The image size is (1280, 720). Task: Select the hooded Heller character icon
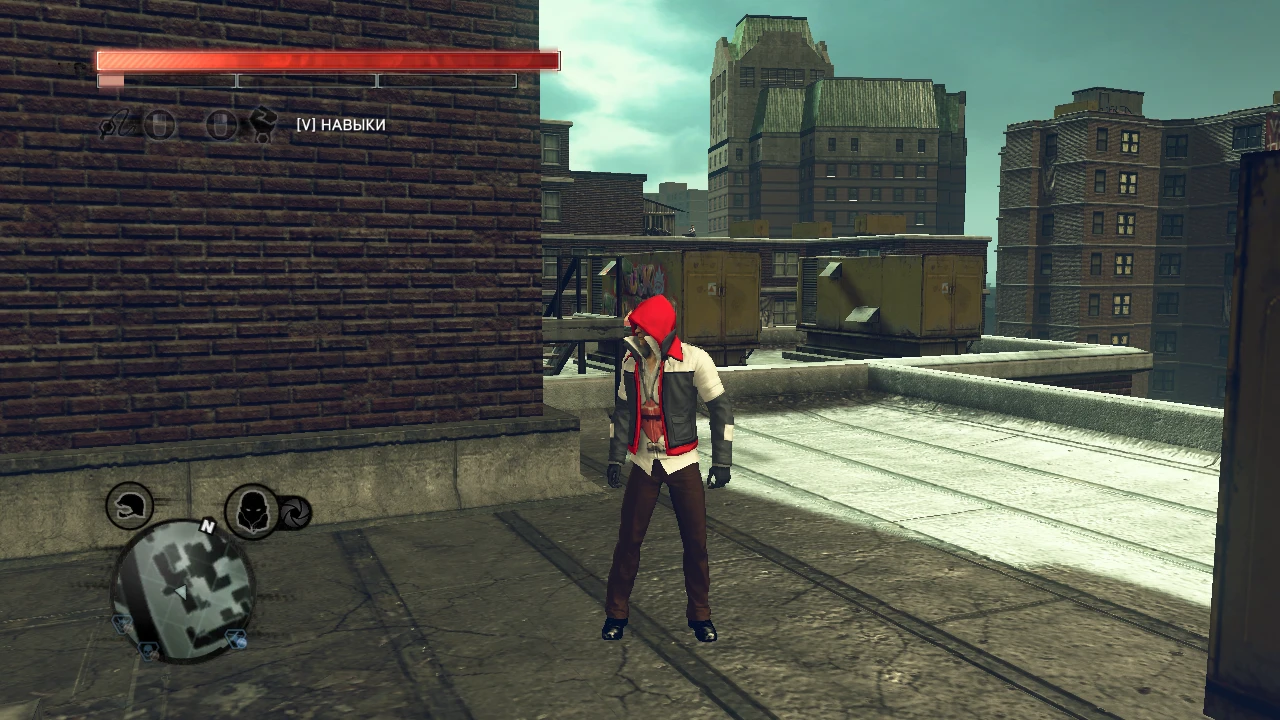click(251, 513)
